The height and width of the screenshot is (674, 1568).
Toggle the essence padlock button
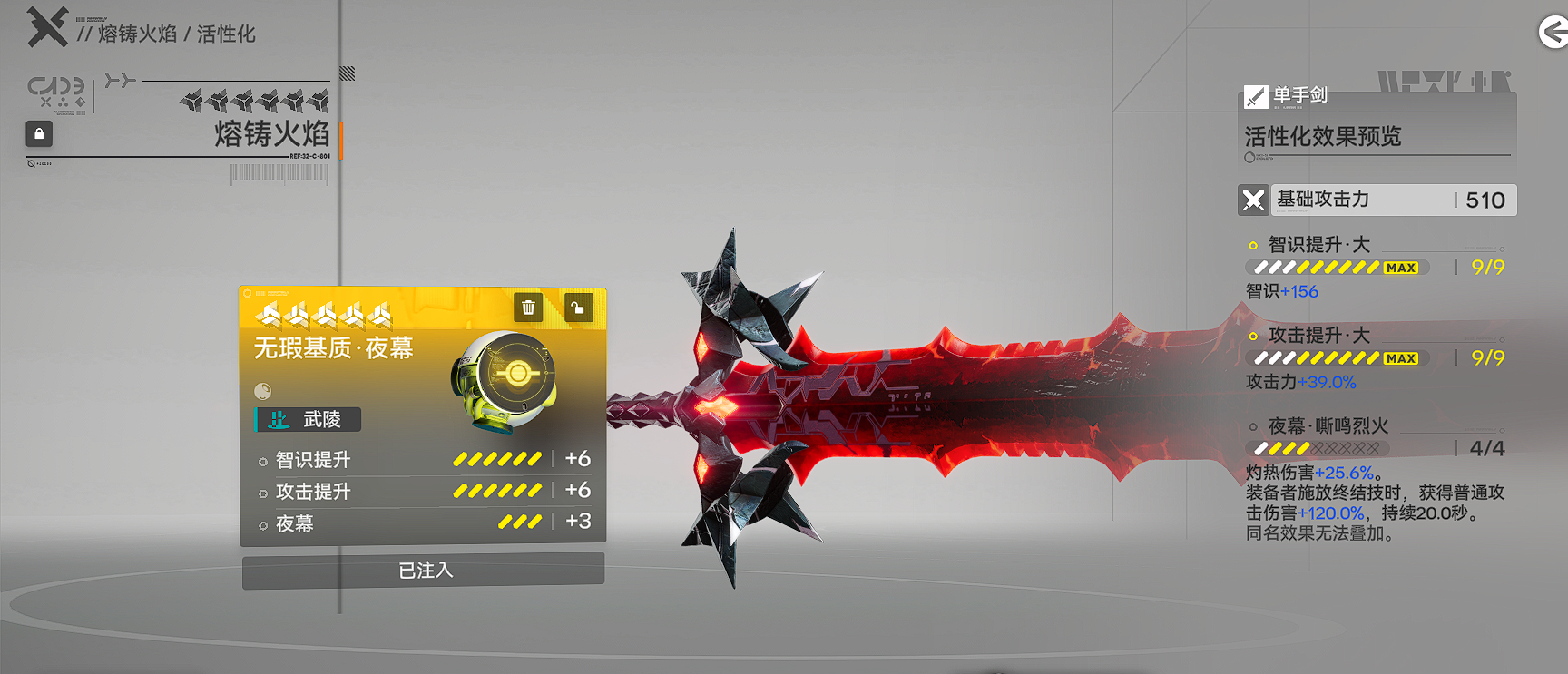pos(578,308)
